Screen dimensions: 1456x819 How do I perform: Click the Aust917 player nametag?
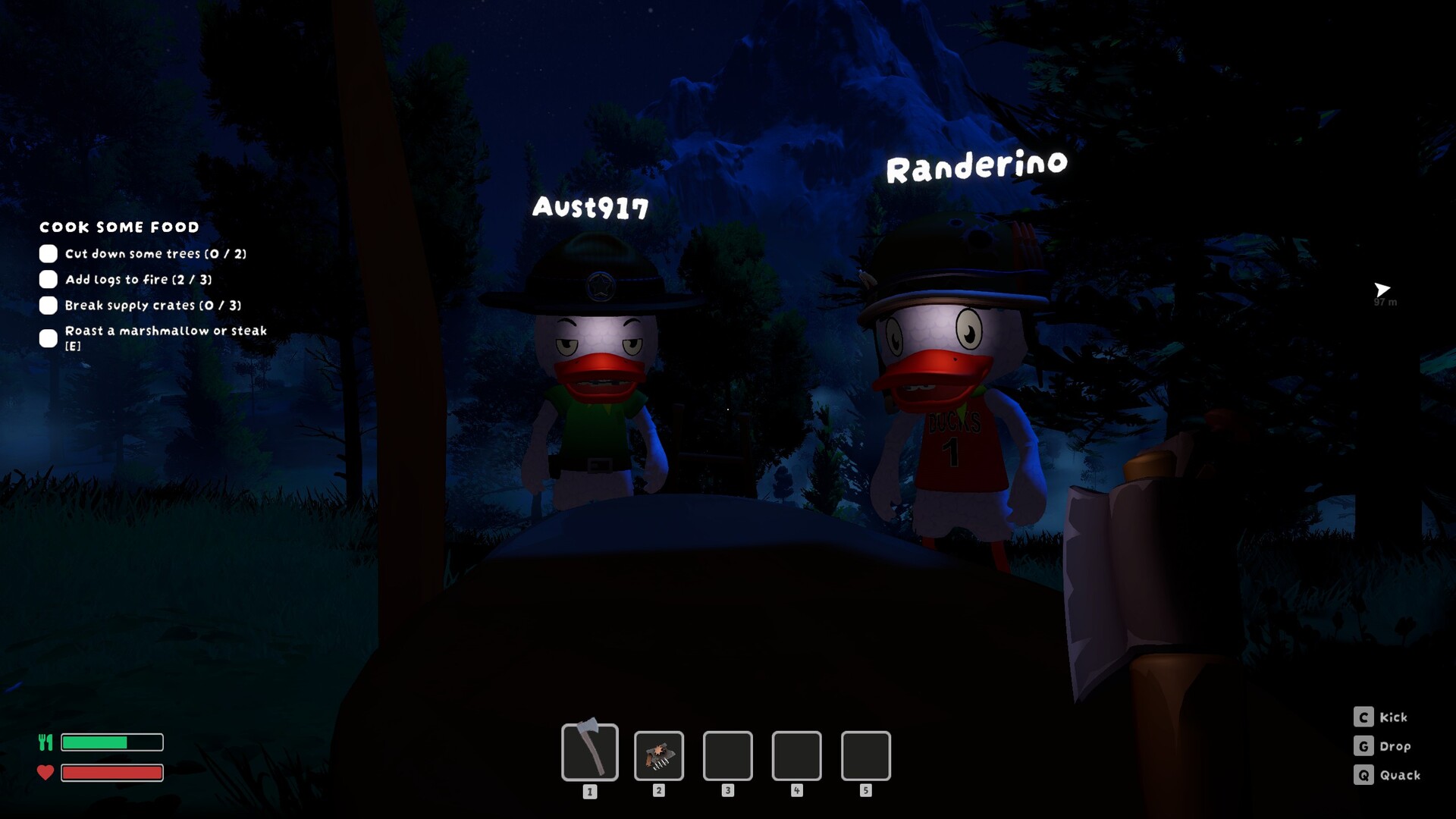pyautogui.click(x=591, y=206)
